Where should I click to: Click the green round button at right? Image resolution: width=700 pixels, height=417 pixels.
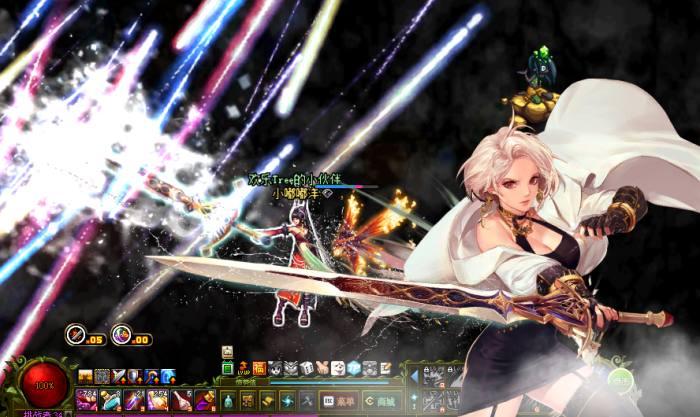[621, 379]
